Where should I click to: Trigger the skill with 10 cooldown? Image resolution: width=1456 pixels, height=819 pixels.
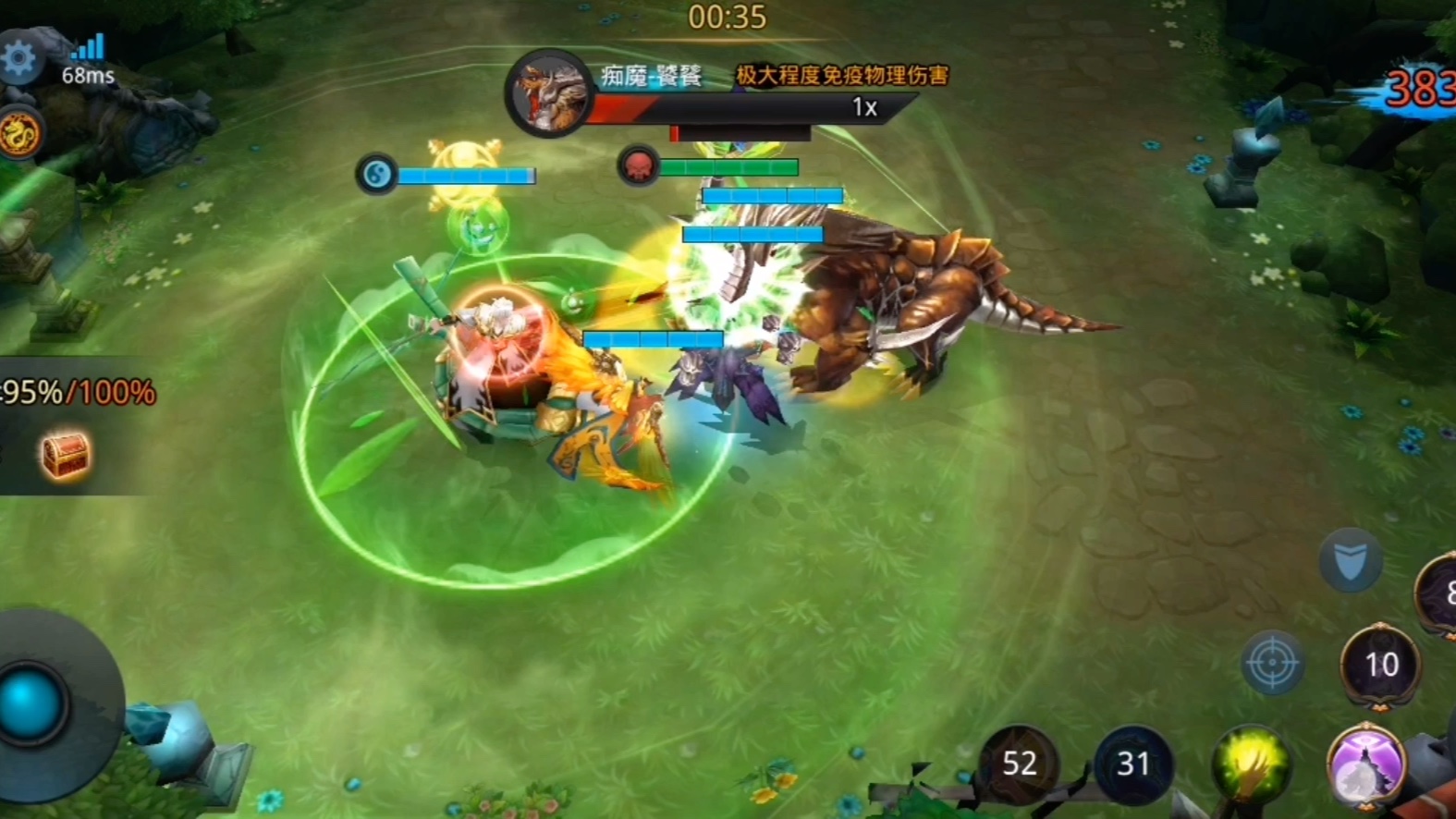(1381, 665)
